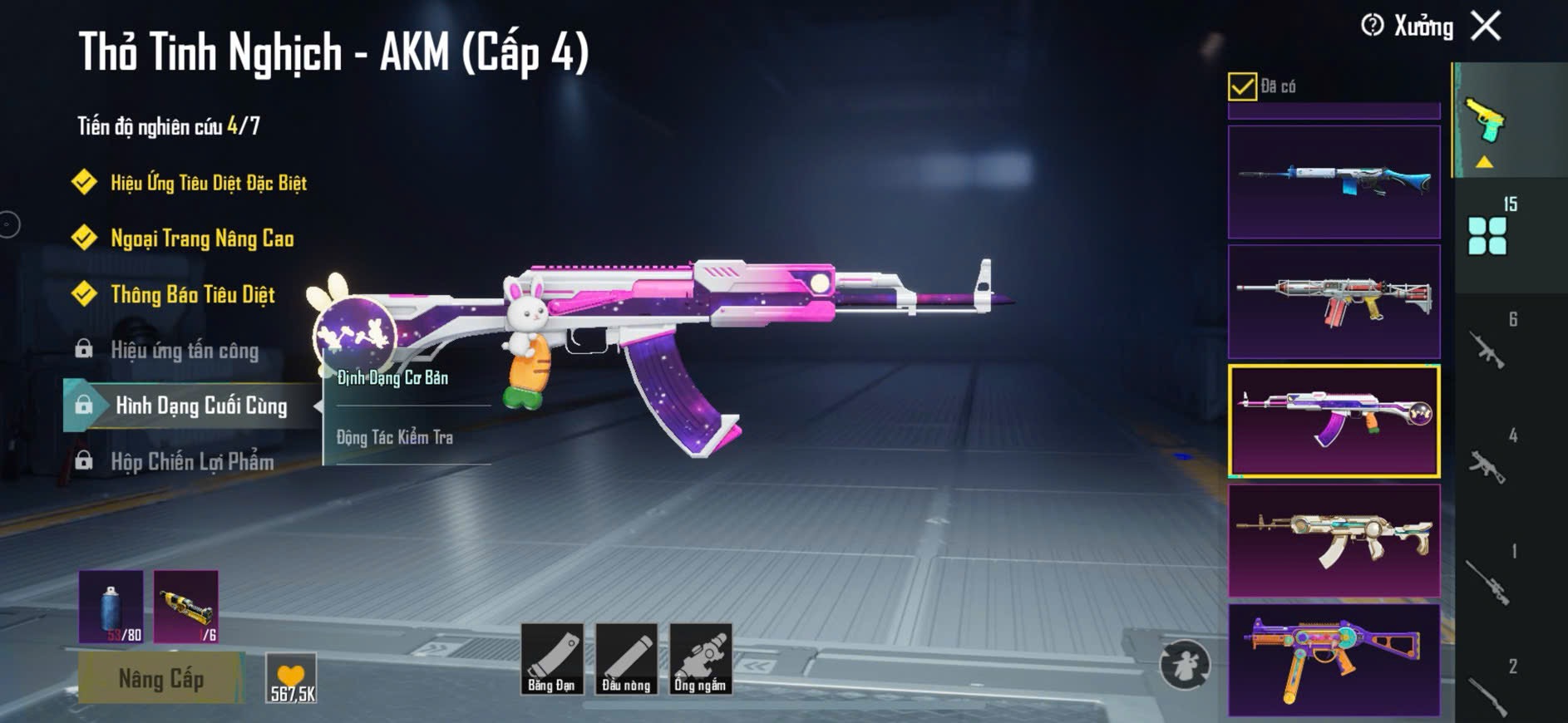View the locked Hộp Chiến Lợi Phẩm entry
Screen dimensions: 1568x723
192,461
